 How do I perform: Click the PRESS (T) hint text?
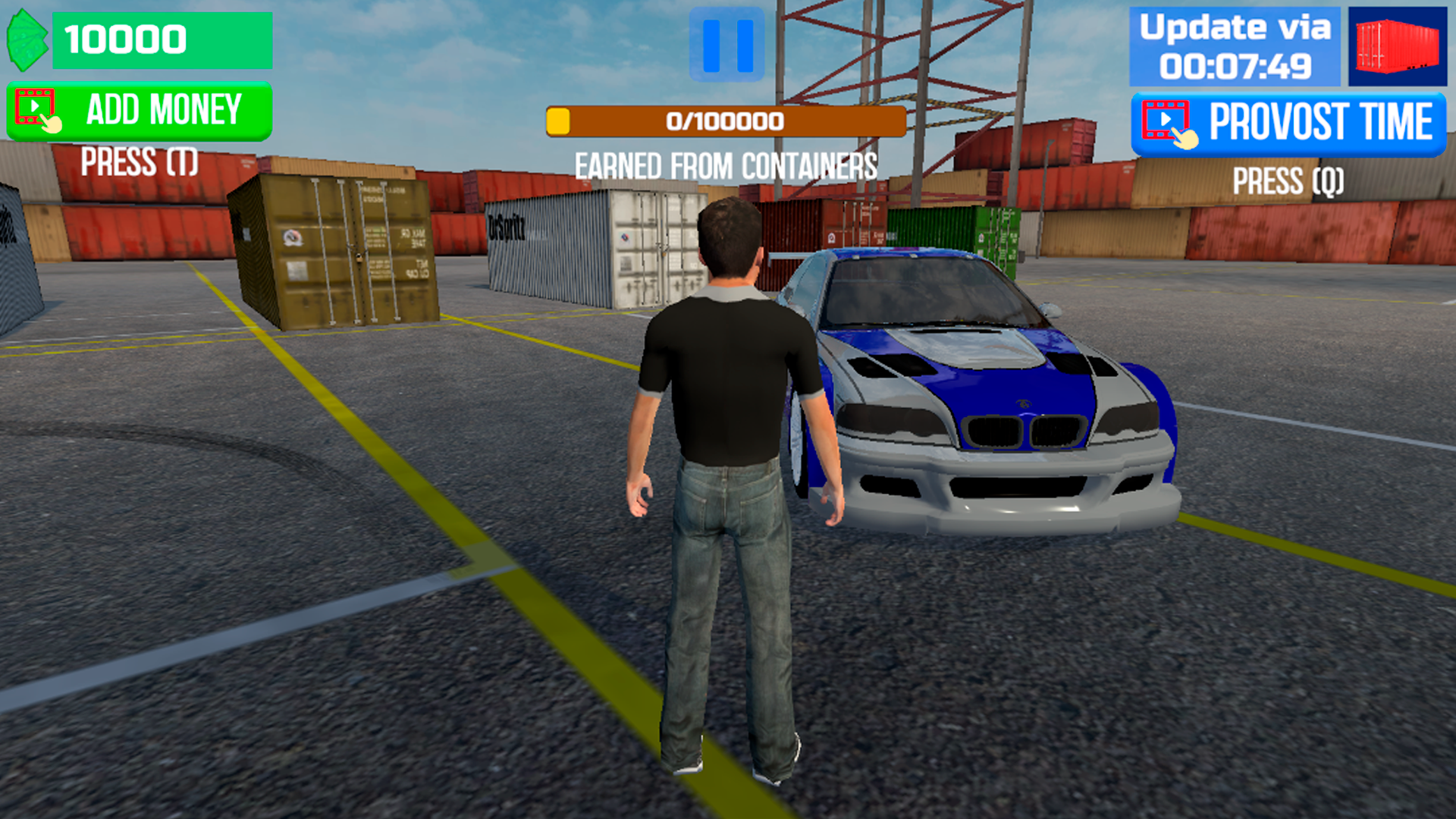[x=139, y=161]
